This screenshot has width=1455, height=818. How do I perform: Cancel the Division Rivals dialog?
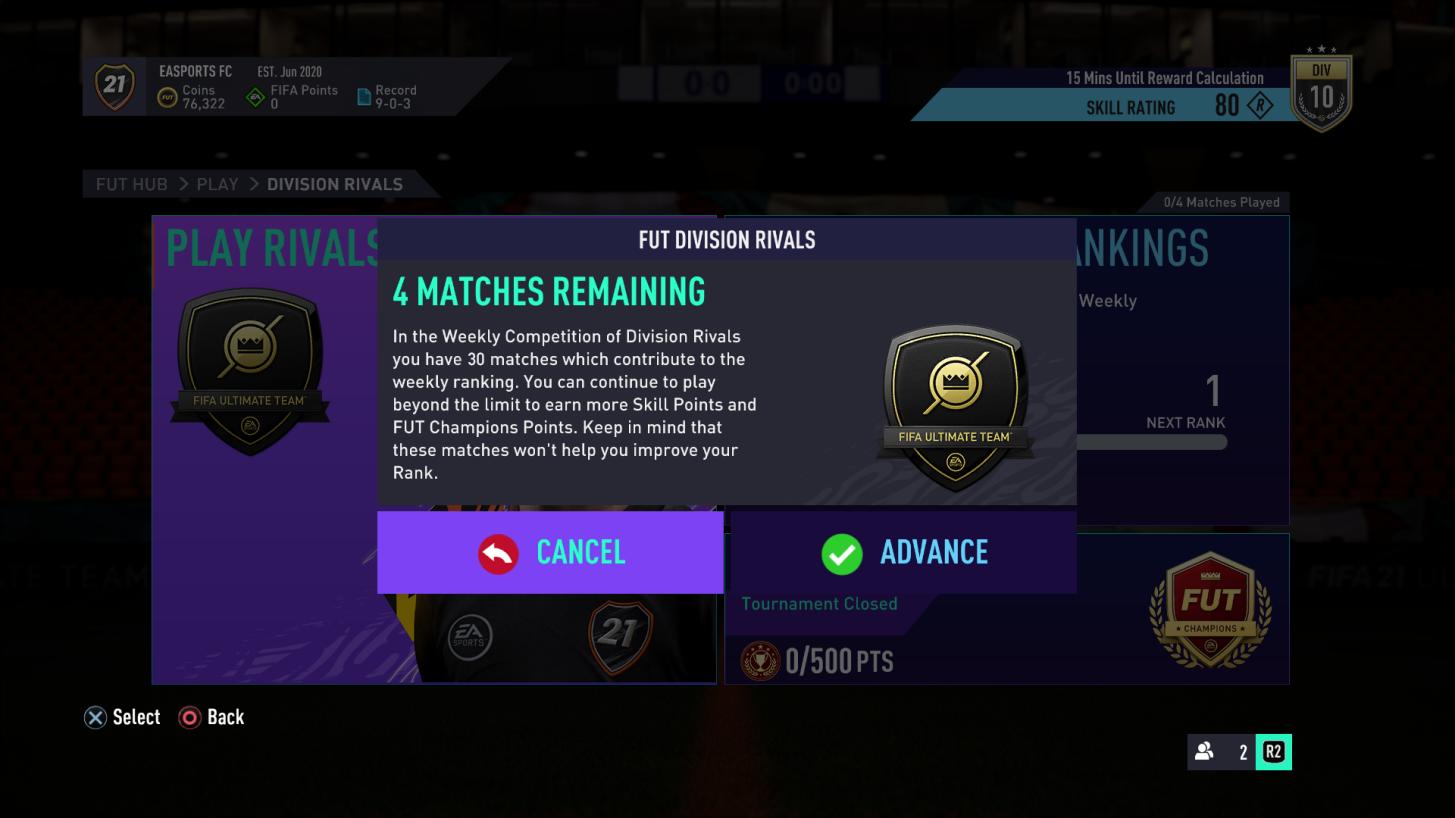tap(550, 551)
